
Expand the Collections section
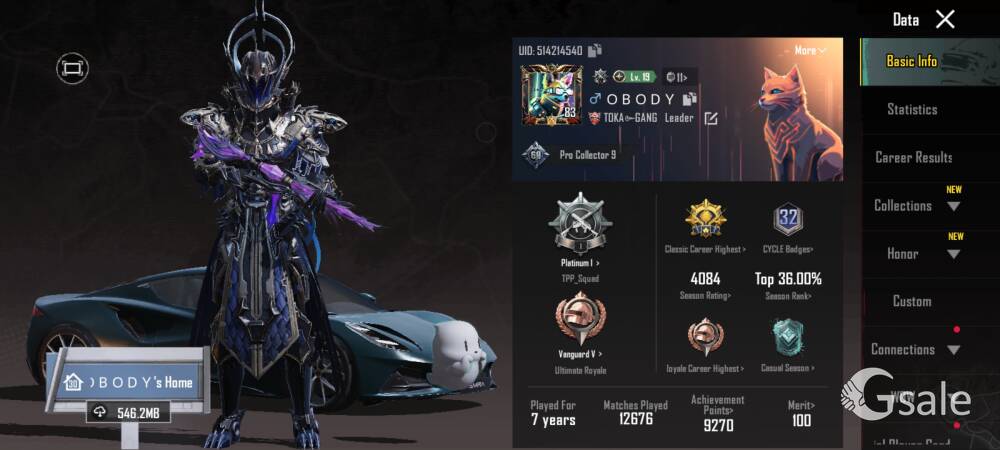pos(917,206)
